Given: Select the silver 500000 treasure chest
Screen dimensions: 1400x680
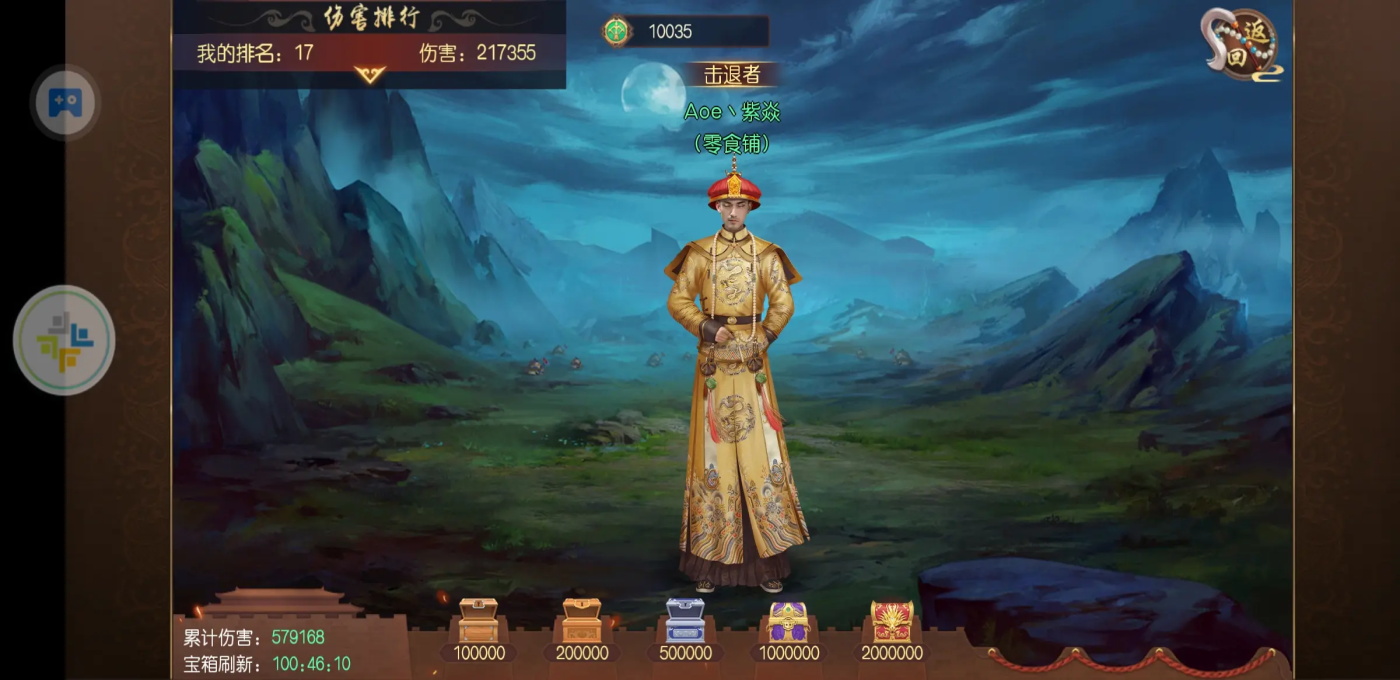Looking at the screenshot, I should 685,621.
